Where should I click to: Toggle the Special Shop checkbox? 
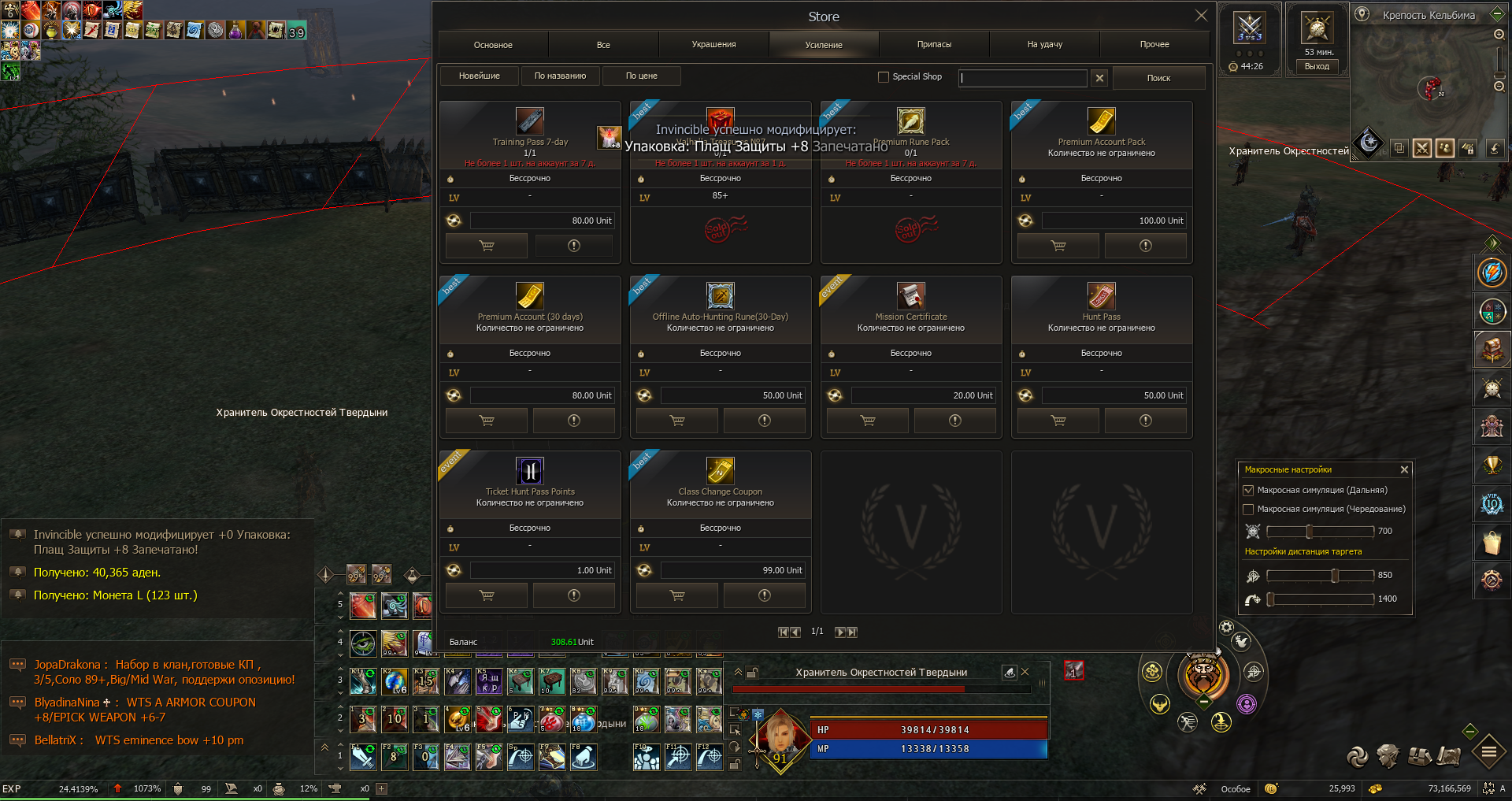pyautogui.click(x=884, y=77)
